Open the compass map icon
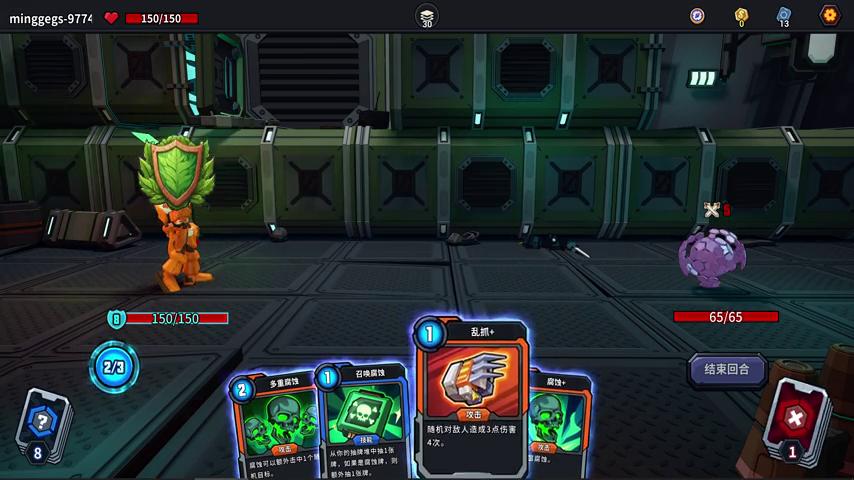Screen dimensions: 854x480 (x=697, y=15)
